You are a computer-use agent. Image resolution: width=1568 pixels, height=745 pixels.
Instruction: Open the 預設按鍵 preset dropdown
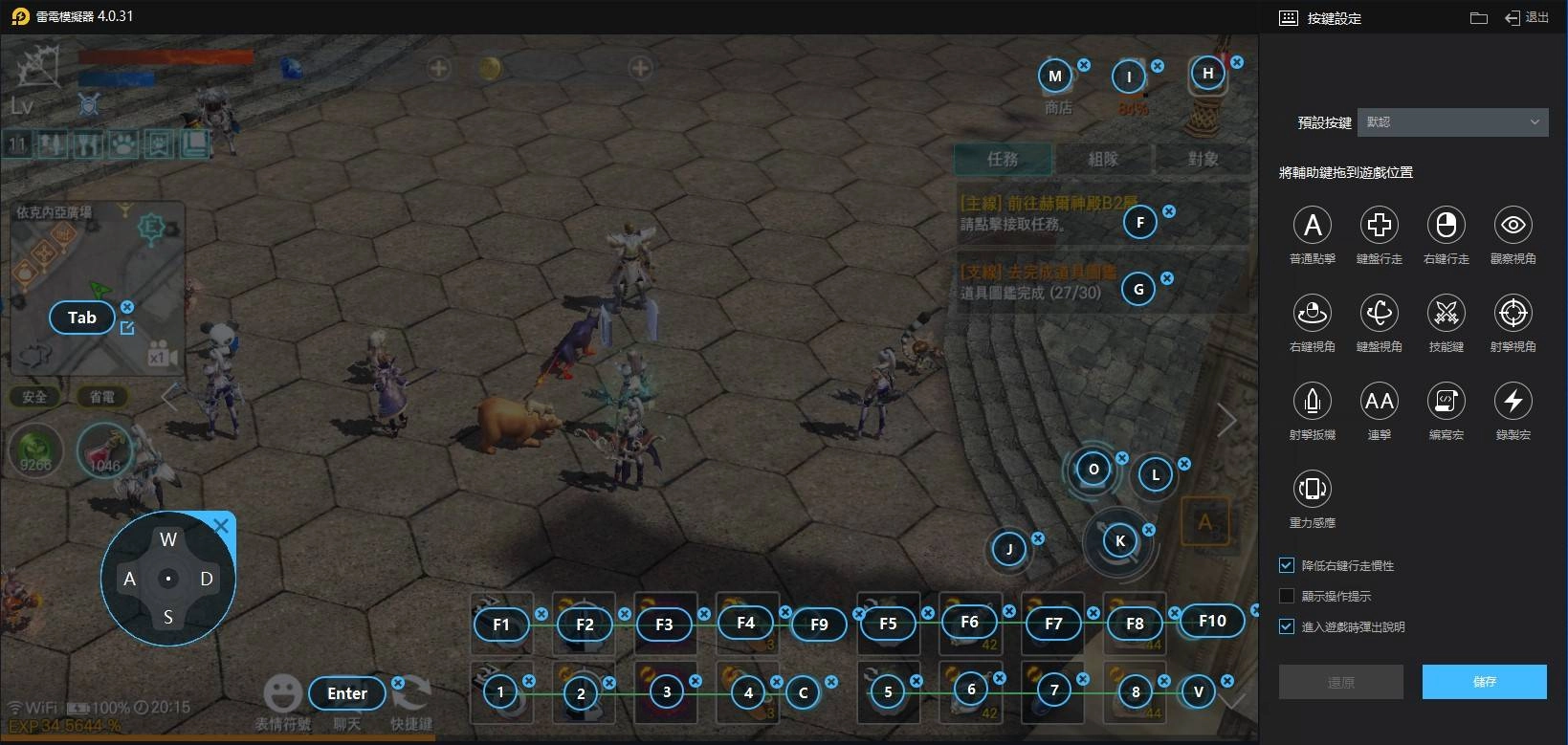click(x=1452, y=122)
